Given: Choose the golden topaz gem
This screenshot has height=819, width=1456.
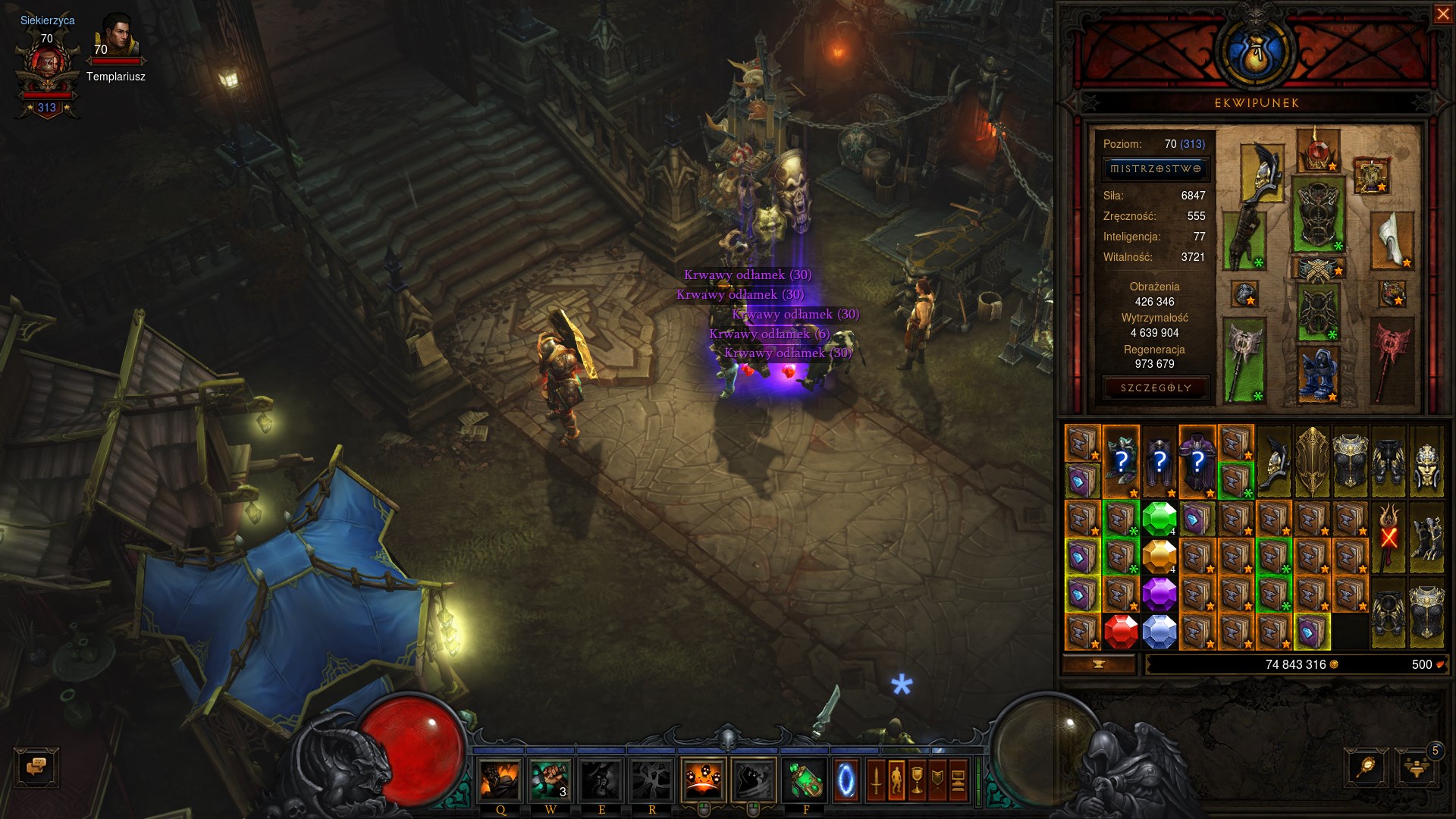Looking at the screenshot, I should [x=1159, y=557].
